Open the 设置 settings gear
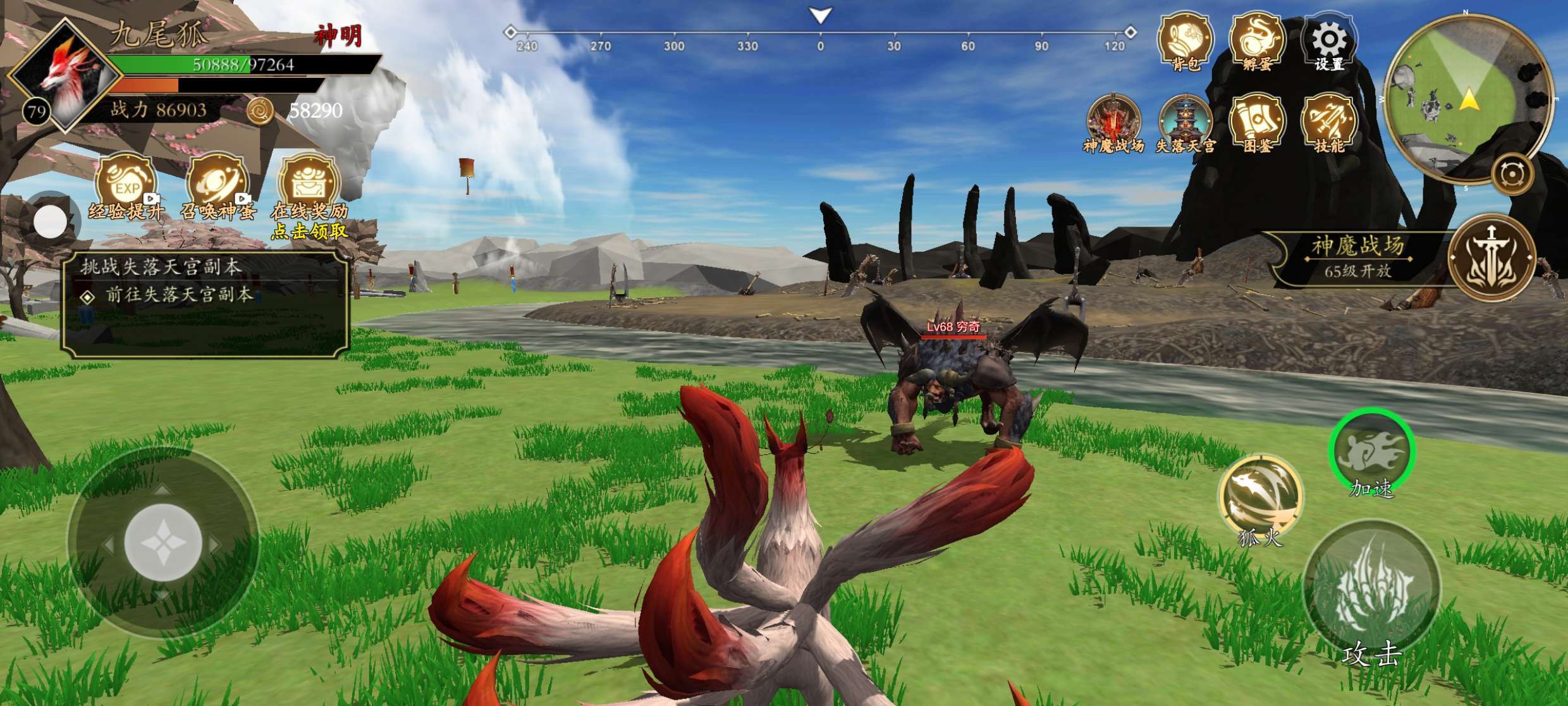 tap(1329, 42)
